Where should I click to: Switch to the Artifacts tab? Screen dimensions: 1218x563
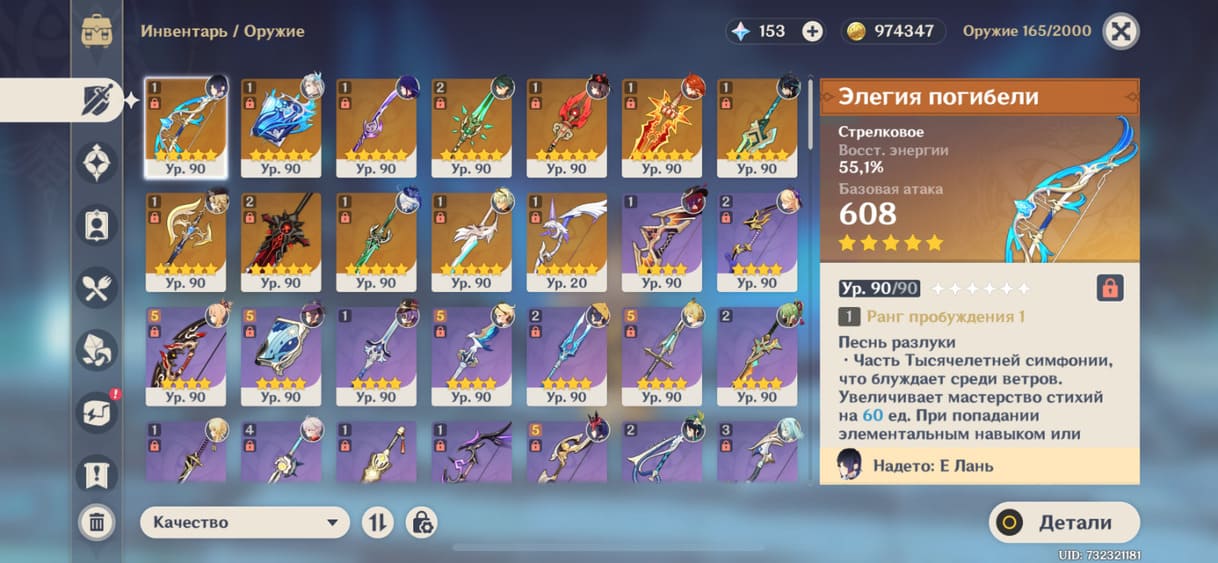[97, 162]
